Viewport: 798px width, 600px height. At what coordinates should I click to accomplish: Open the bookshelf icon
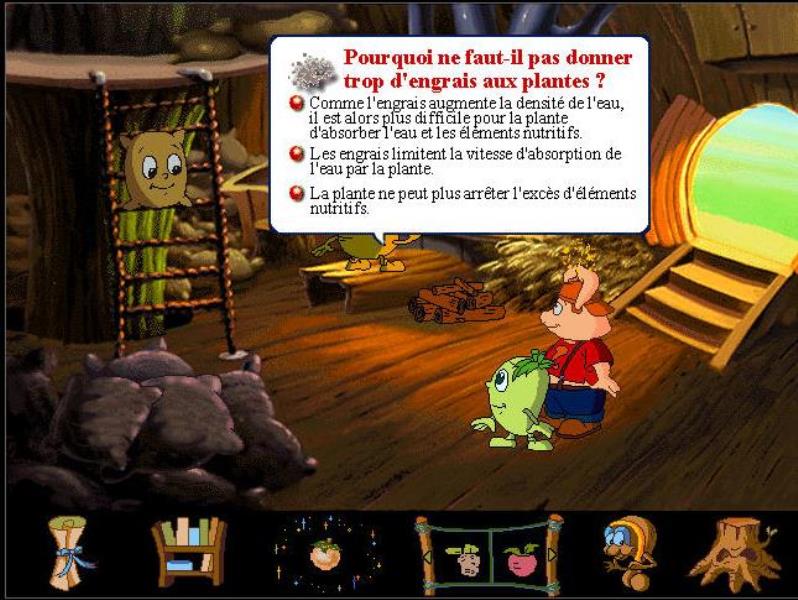[x=188, y=551]
